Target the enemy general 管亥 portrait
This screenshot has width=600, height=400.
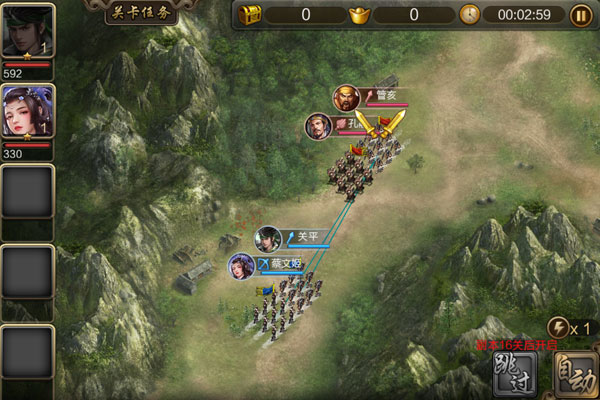(347, 98)
